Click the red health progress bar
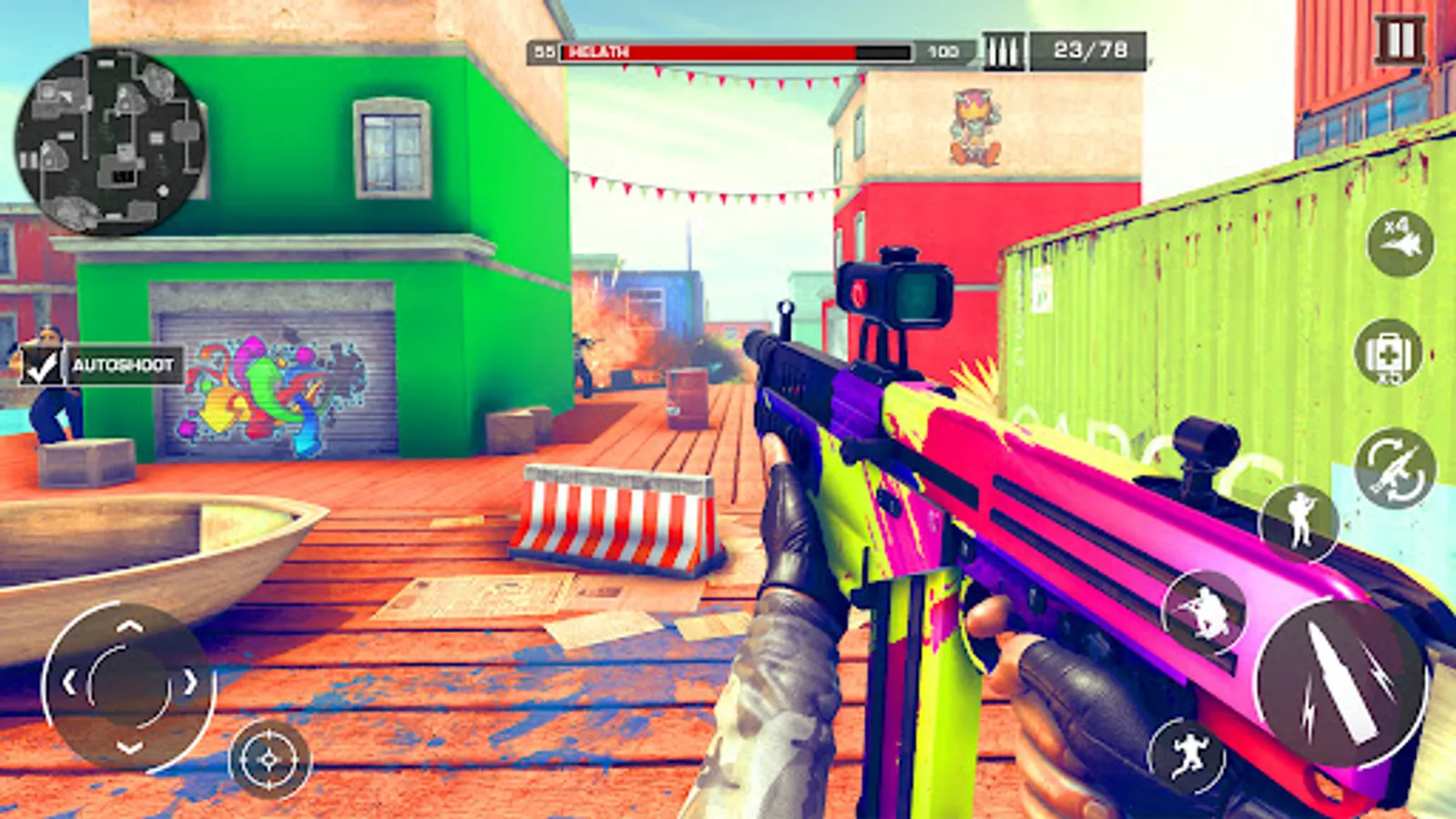Screen dimensions: 1456x819 [710, 52]
